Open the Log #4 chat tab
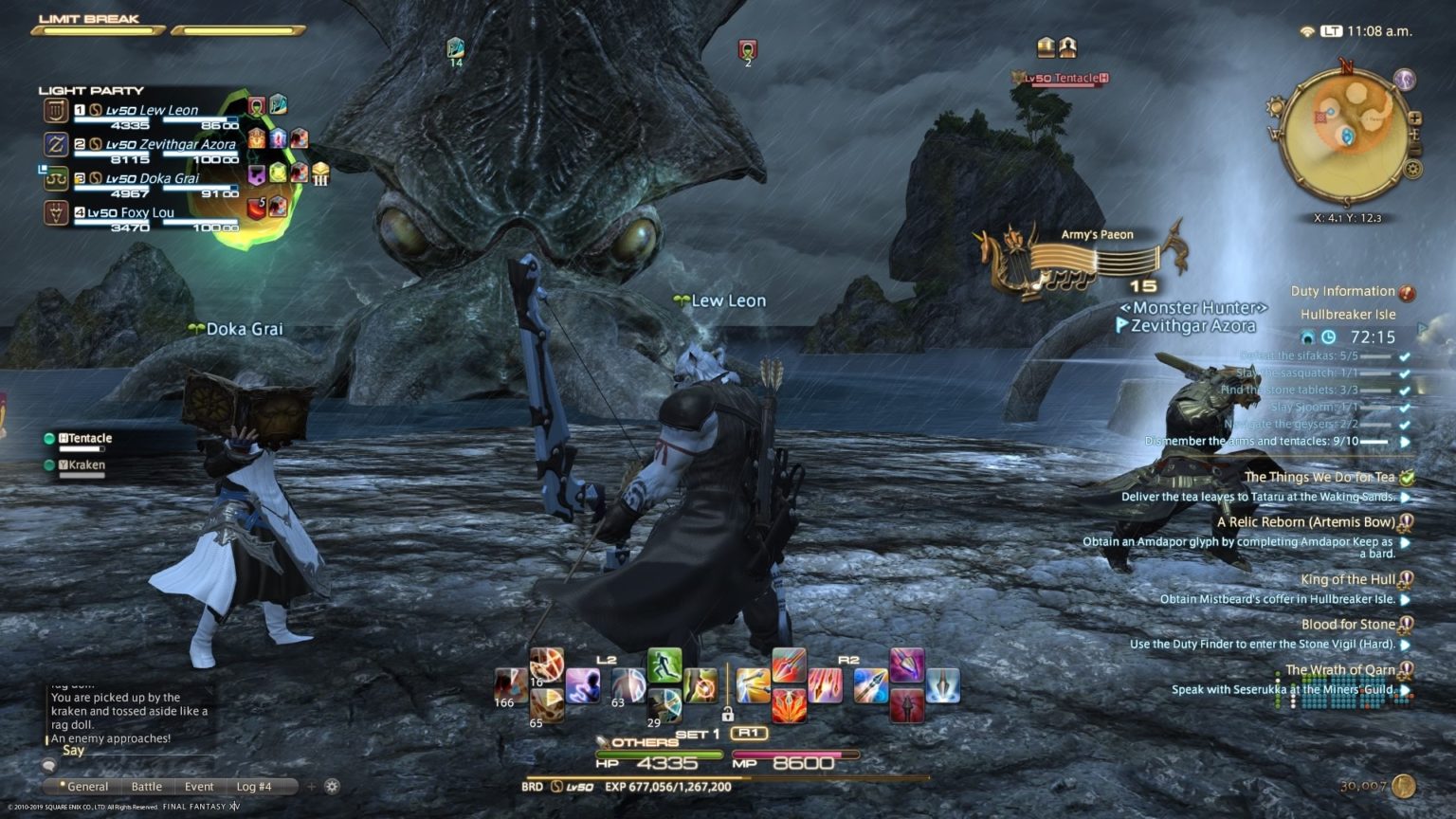Viewport: 1456px width, 819px height. tap(252, 787)
